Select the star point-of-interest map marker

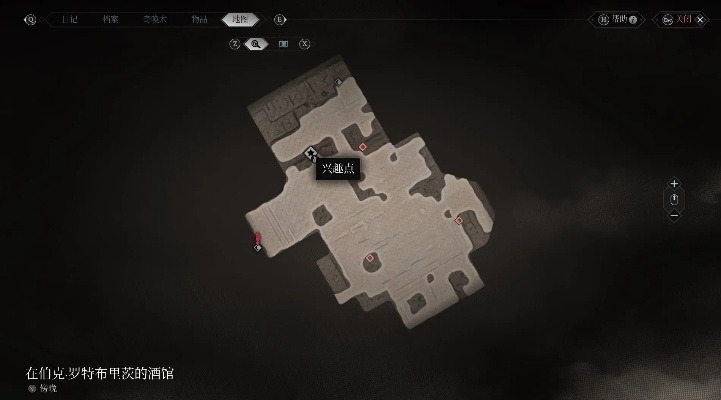pyautogui.click(x=311, y=153)
